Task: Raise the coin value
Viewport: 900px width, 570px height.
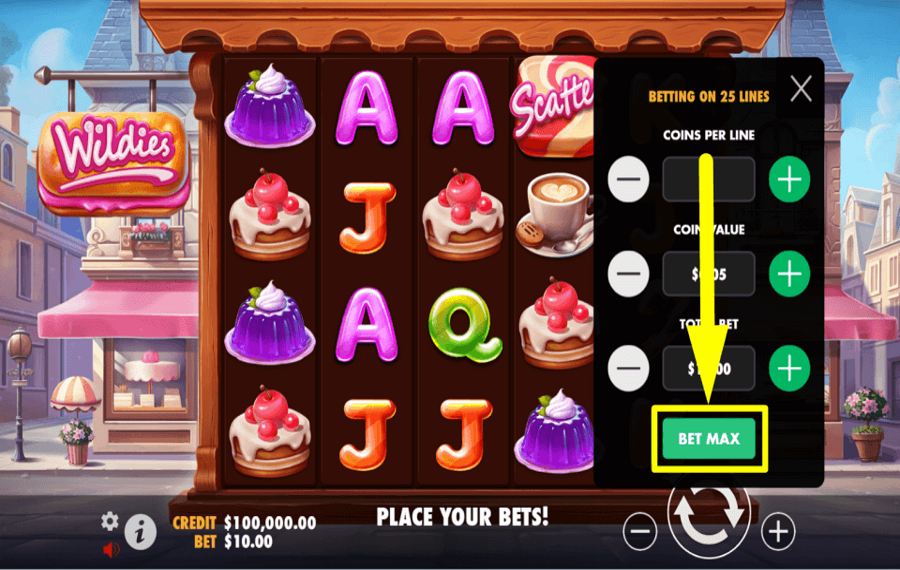Action: coord(789,273)
